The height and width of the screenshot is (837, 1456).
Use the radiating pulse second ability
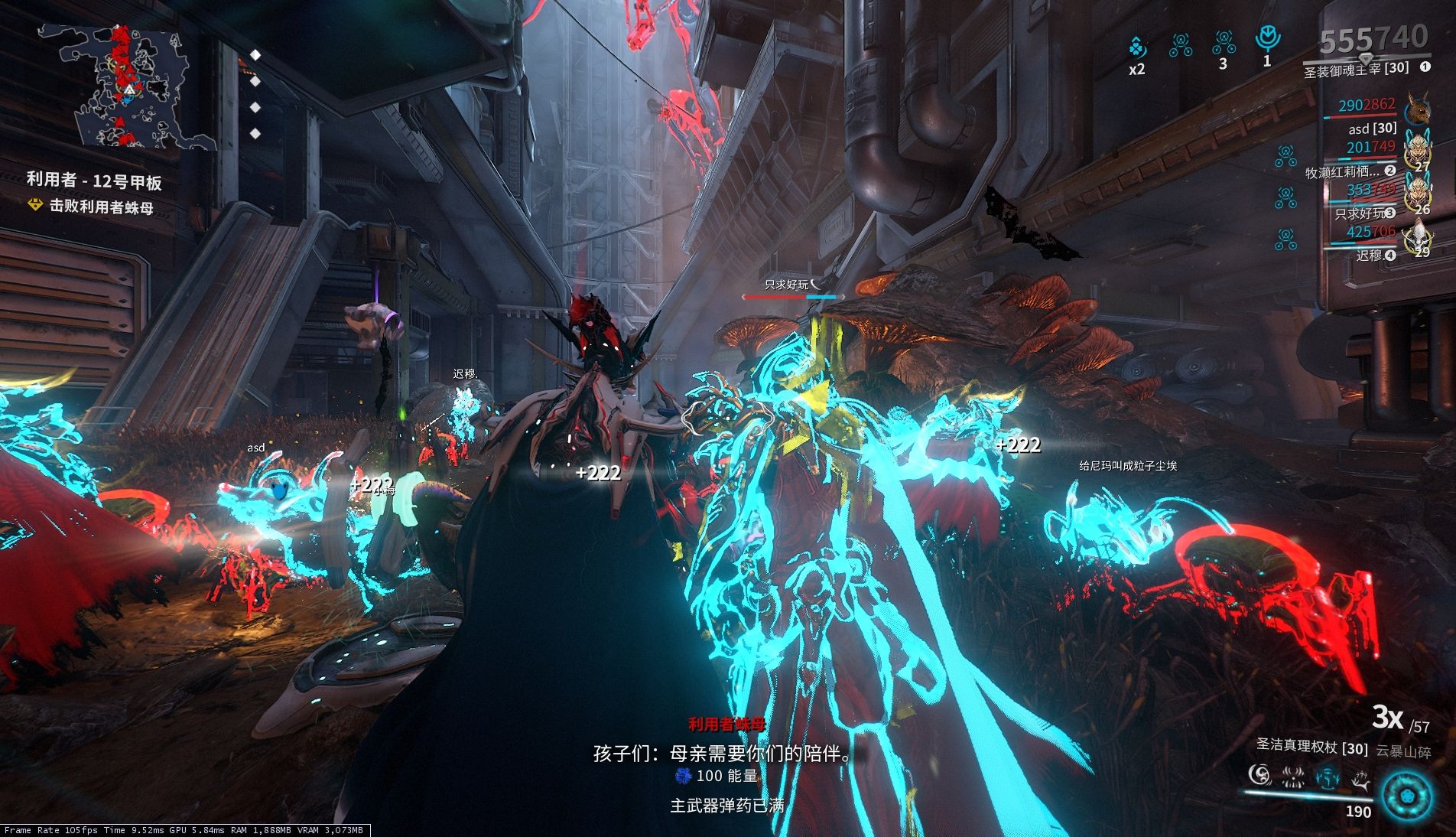coord(1293,777)
